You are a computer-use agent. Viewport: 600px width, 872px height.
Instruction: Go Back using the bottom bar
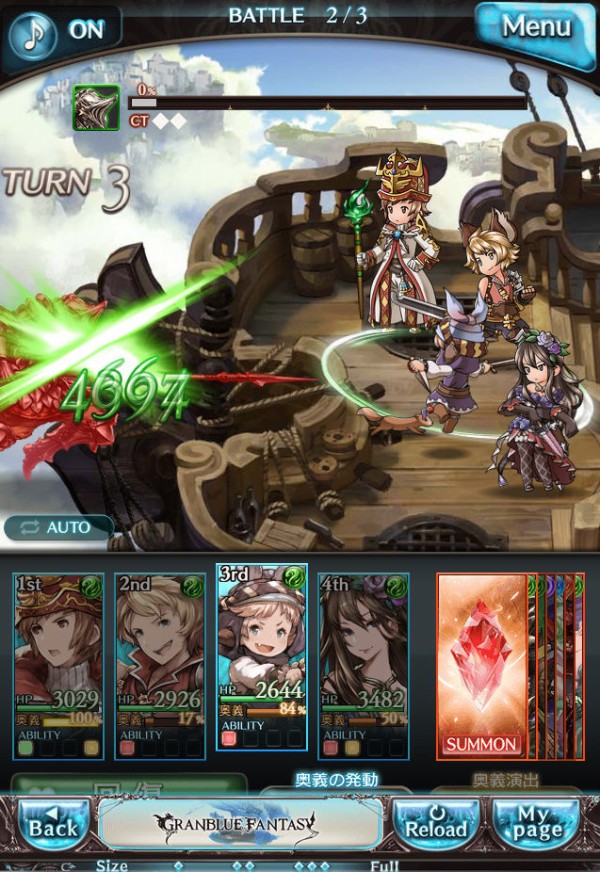tap(51, 822)
